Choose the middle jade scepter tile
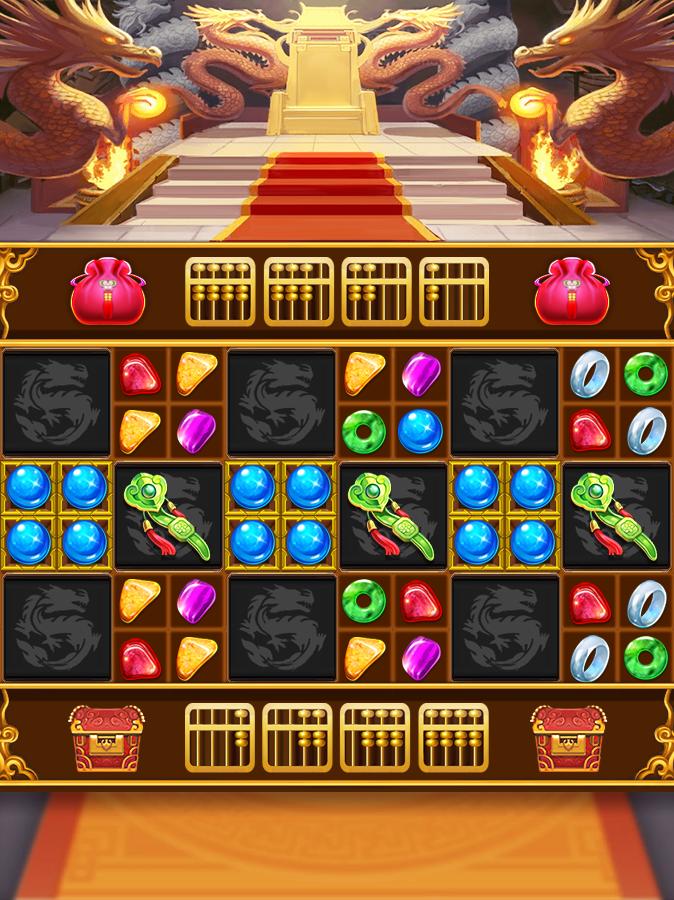This screenshot has height=900, width=674. pos(390,516)
